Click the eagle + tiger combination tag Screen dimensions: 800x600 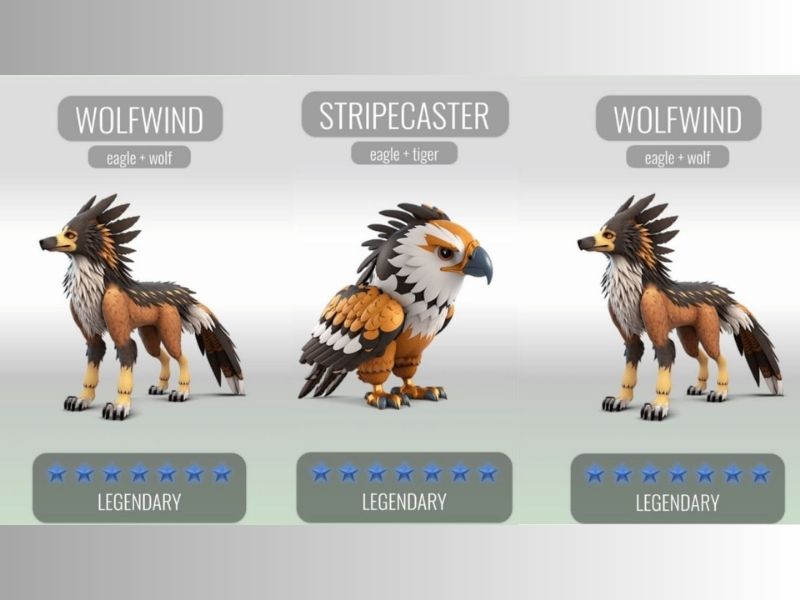pos(404,154)
